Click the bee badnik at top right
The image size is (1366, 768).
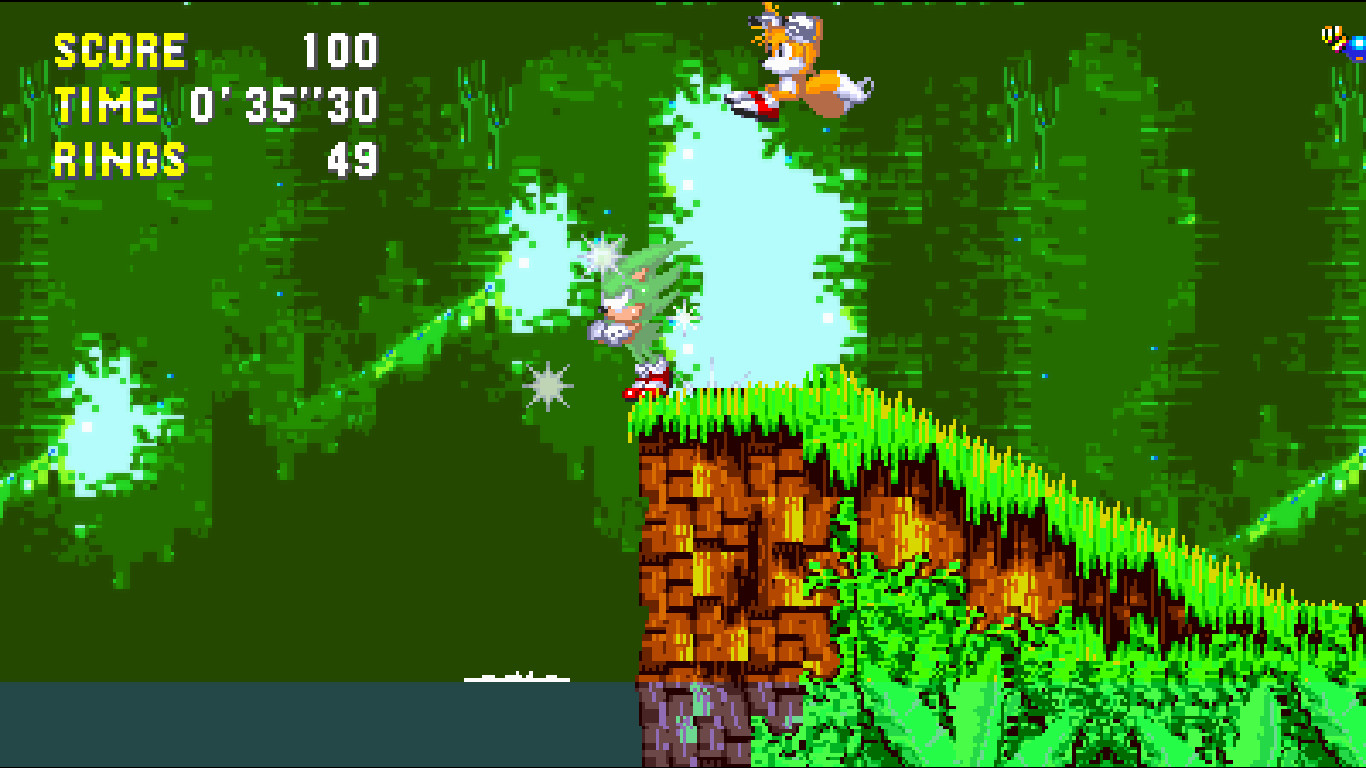(1345, 40)
